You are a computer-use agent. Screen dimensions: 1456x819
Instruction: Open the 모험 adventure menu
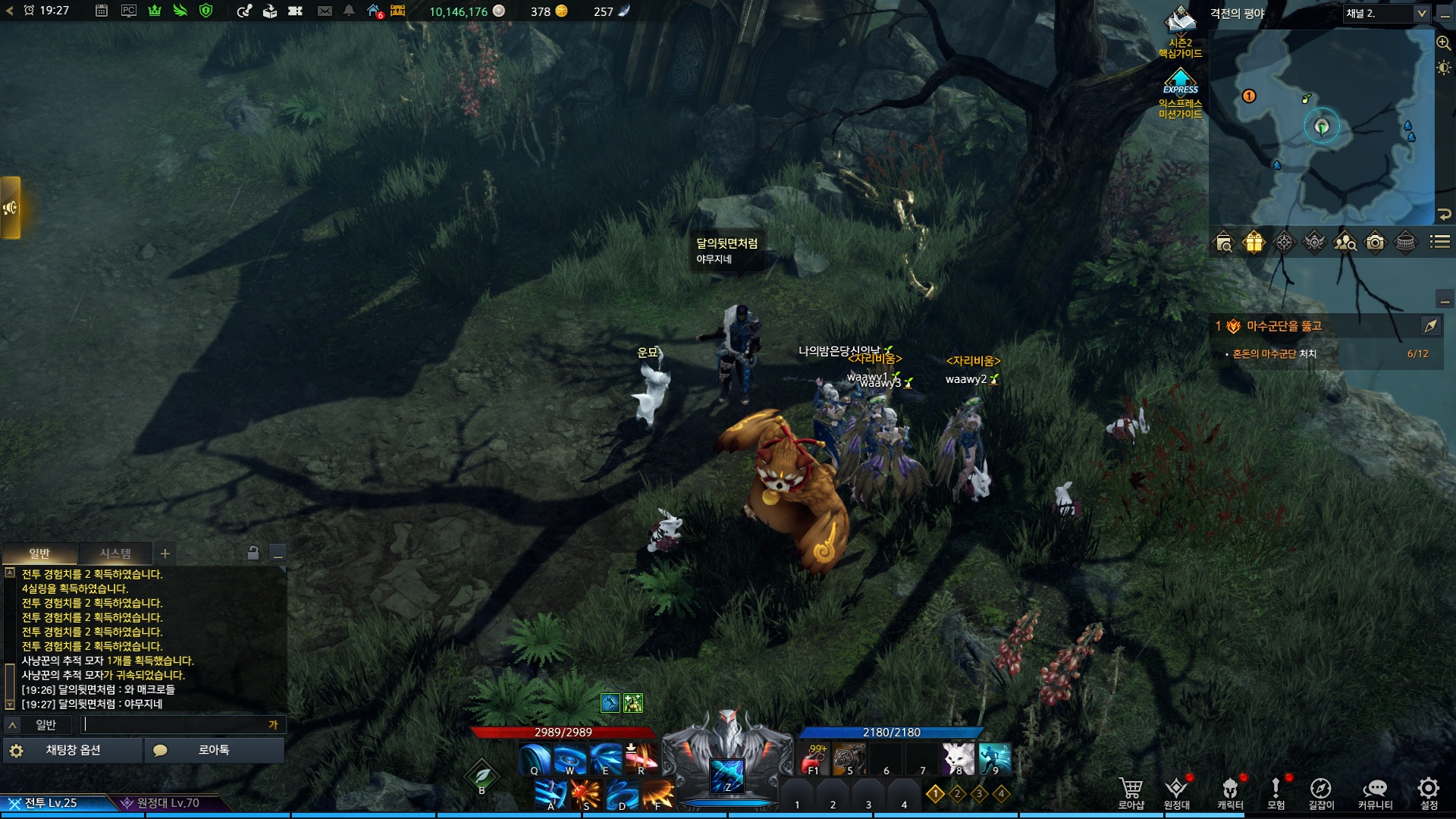tap(1276, 792)
